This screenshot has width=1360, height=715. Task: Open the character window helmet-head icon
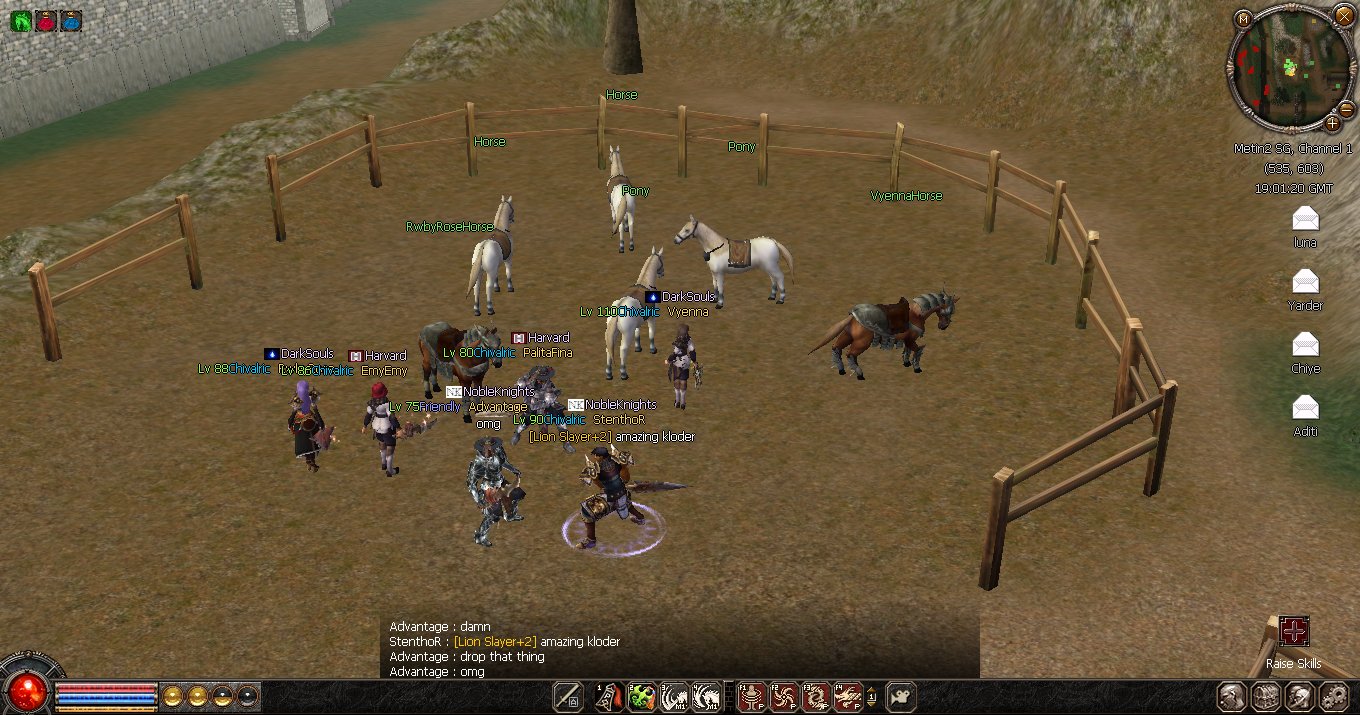click(x=1232, y=697)
